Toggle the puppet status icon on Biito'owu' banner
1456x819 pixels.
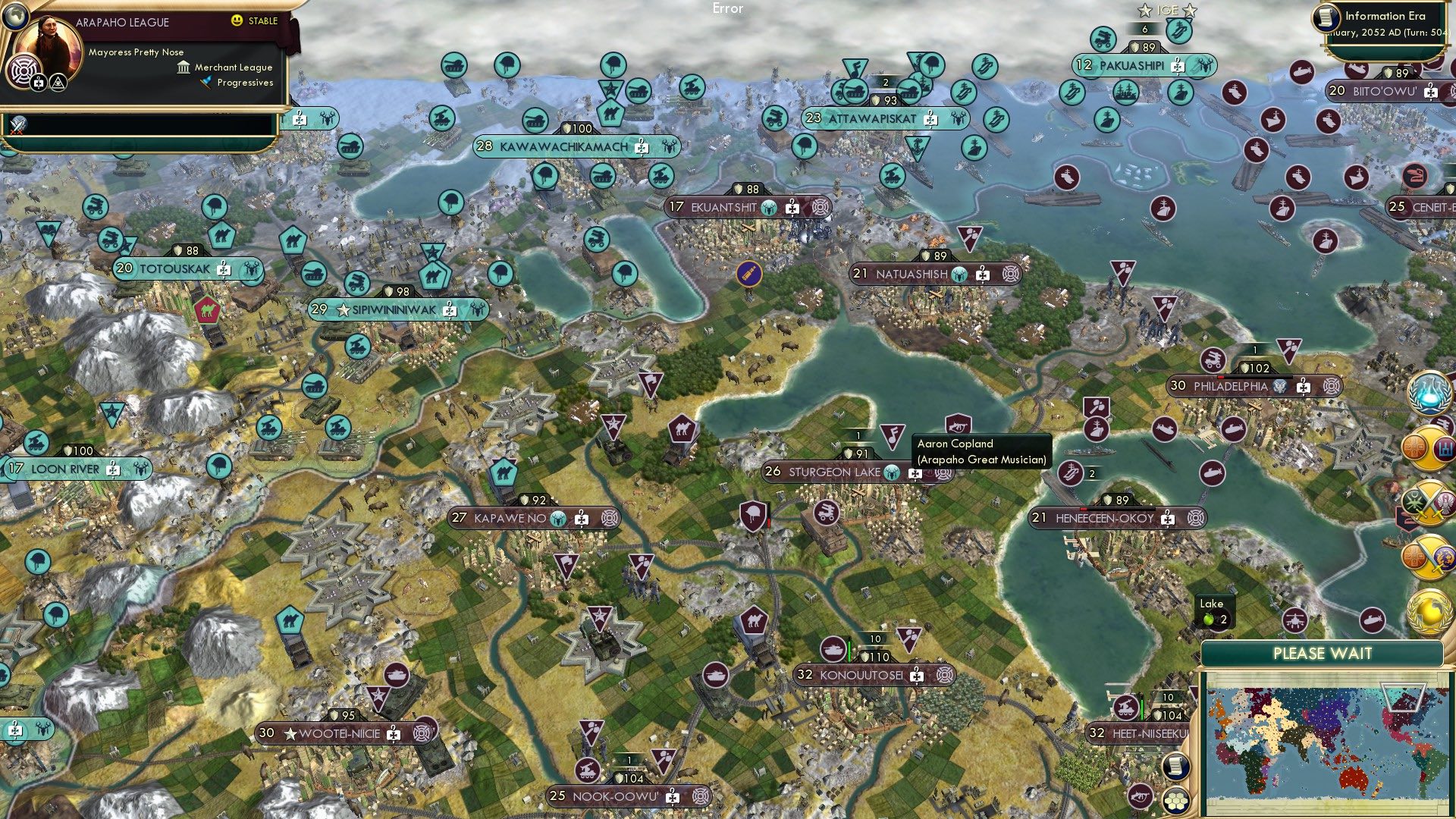1431,93
